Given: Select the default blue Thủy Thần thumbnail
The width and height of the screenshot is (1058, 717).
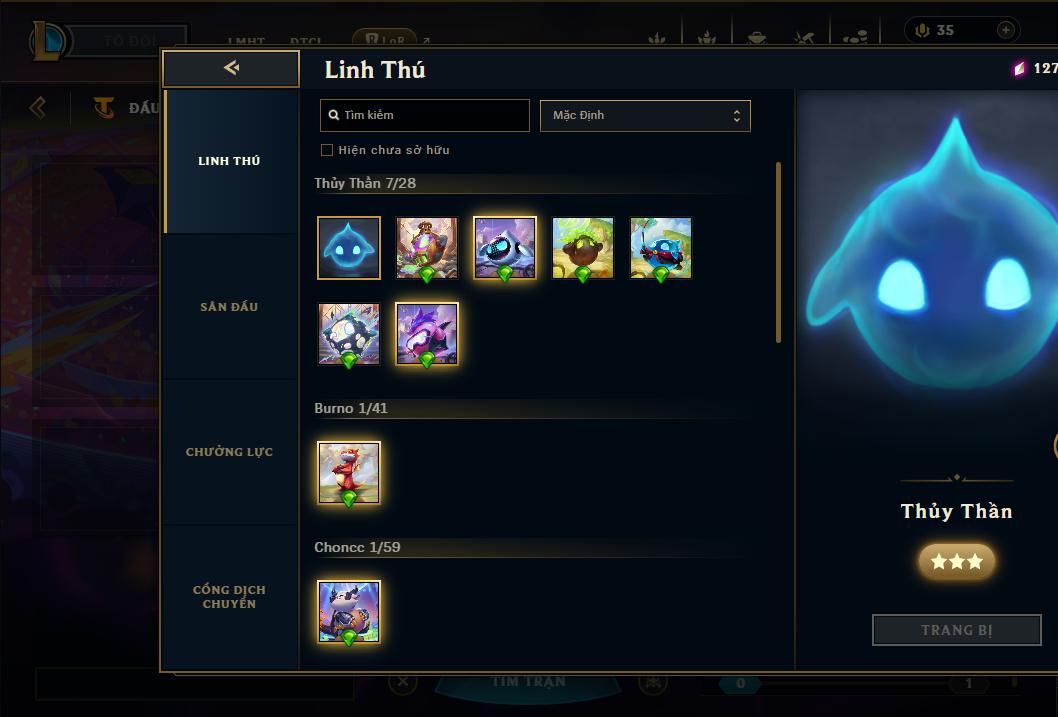Looking at the screenshot, I should pos(349,247).
